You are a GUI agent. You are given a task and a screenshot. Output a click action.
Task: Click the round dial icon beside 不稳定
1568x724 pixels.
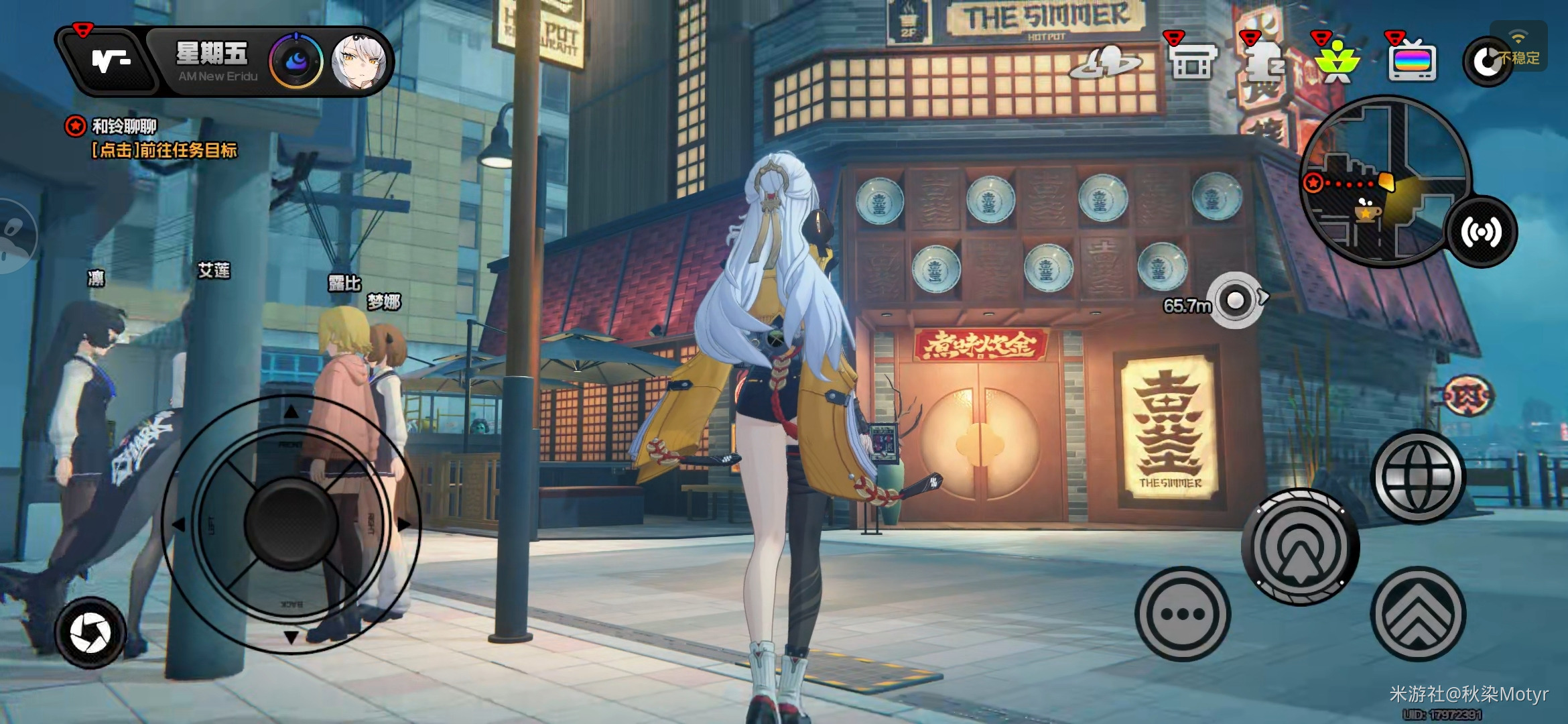tap(1486, 62)
